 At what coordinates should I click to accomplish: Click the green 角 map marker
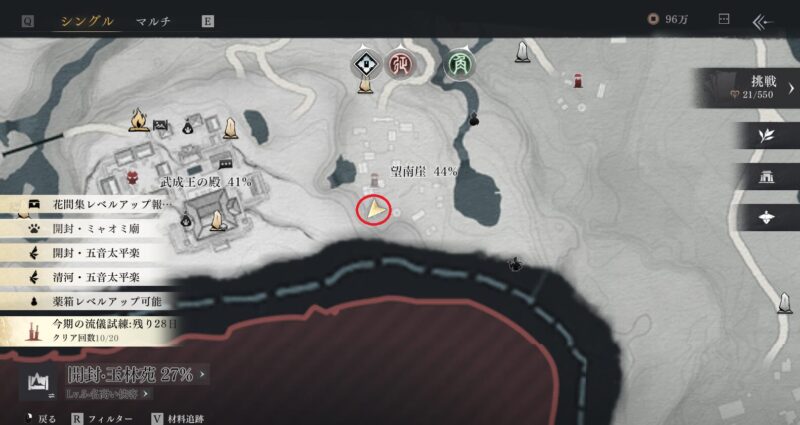tap(461, 63)
